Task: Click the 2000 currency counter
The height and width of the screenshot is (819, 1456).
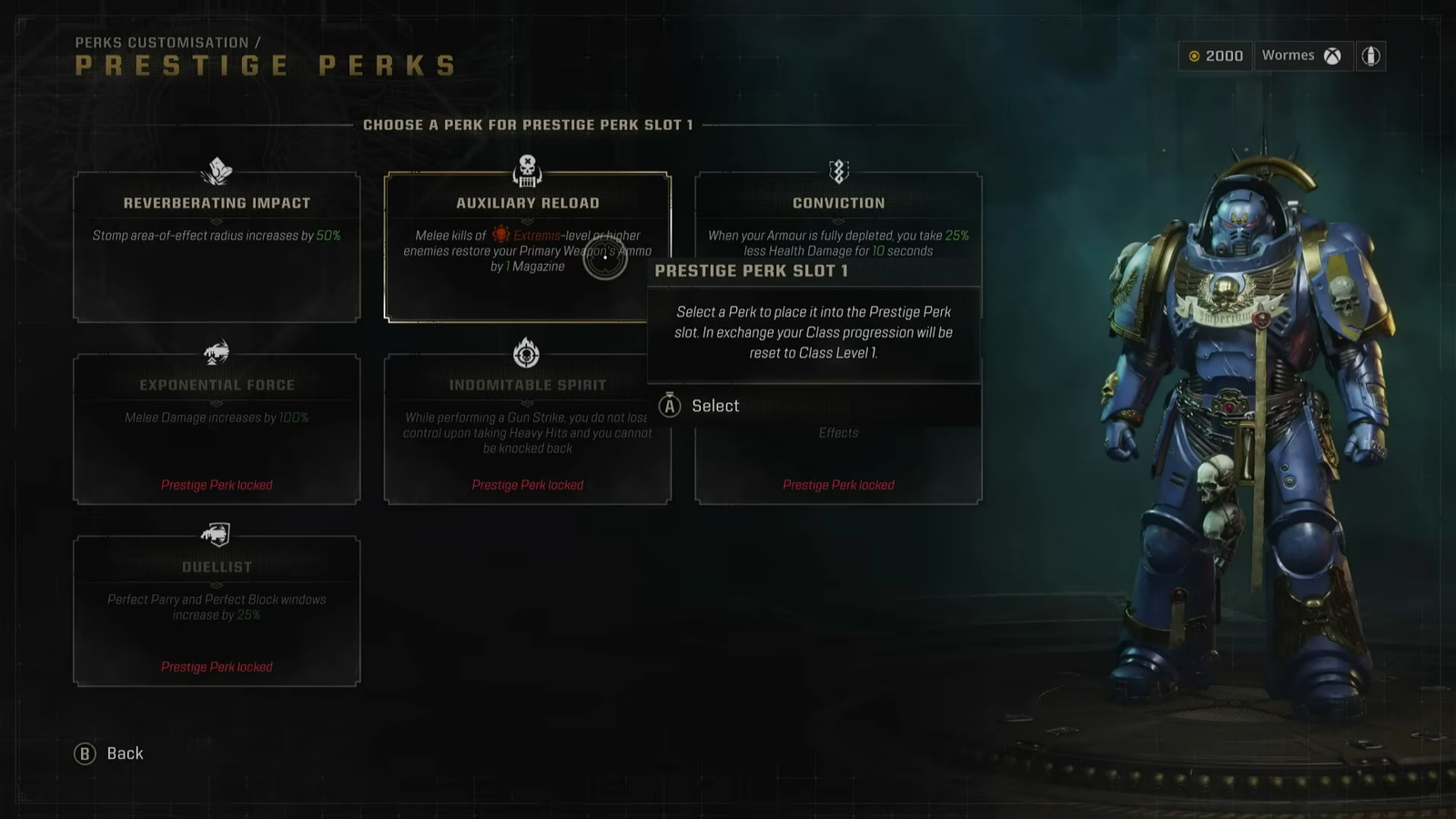Action: tap(1216, 56)
